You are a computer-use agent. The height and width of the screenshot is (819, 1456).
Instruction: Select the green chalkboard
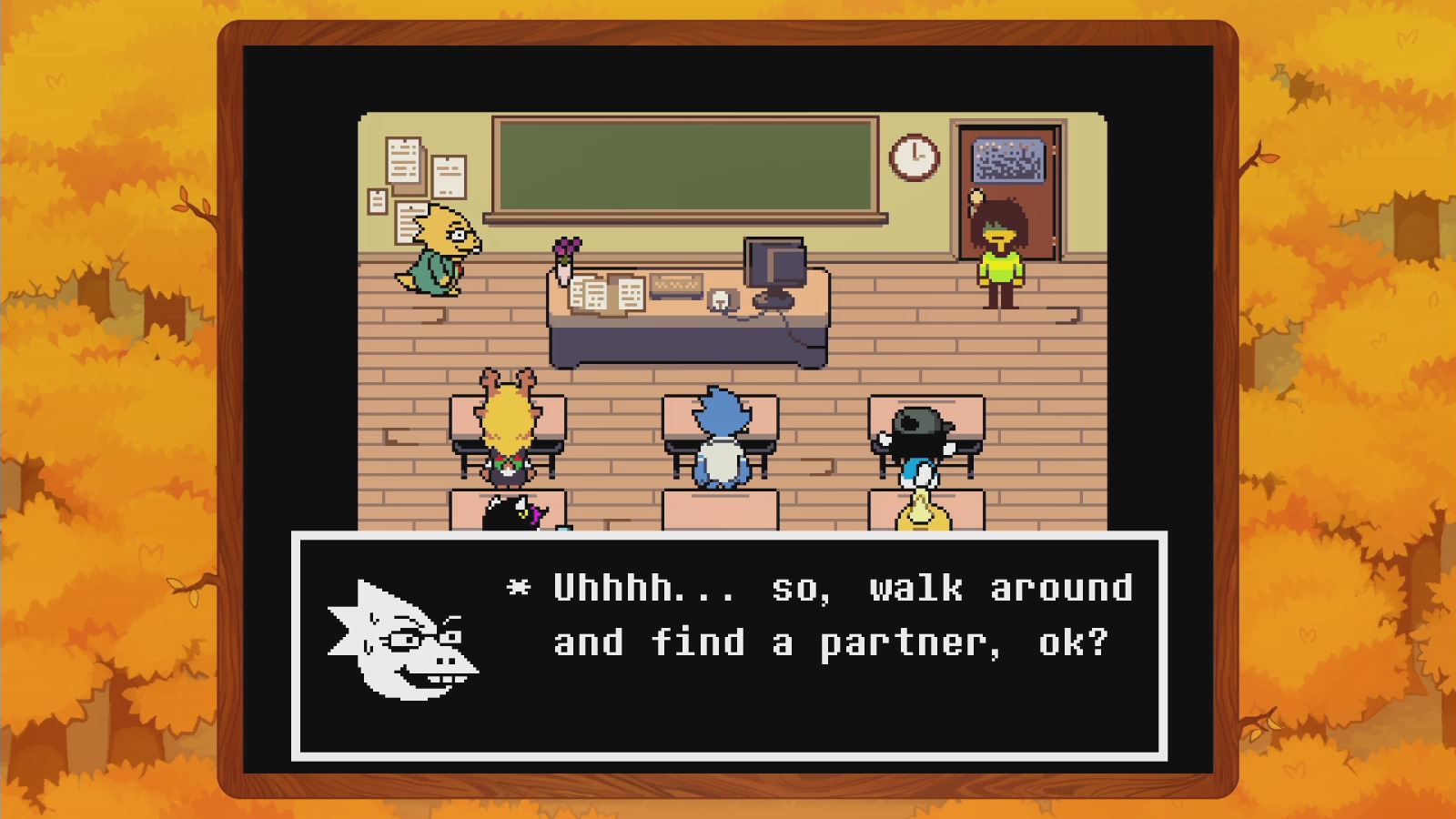pyautogui.click(x=687, y=164)
